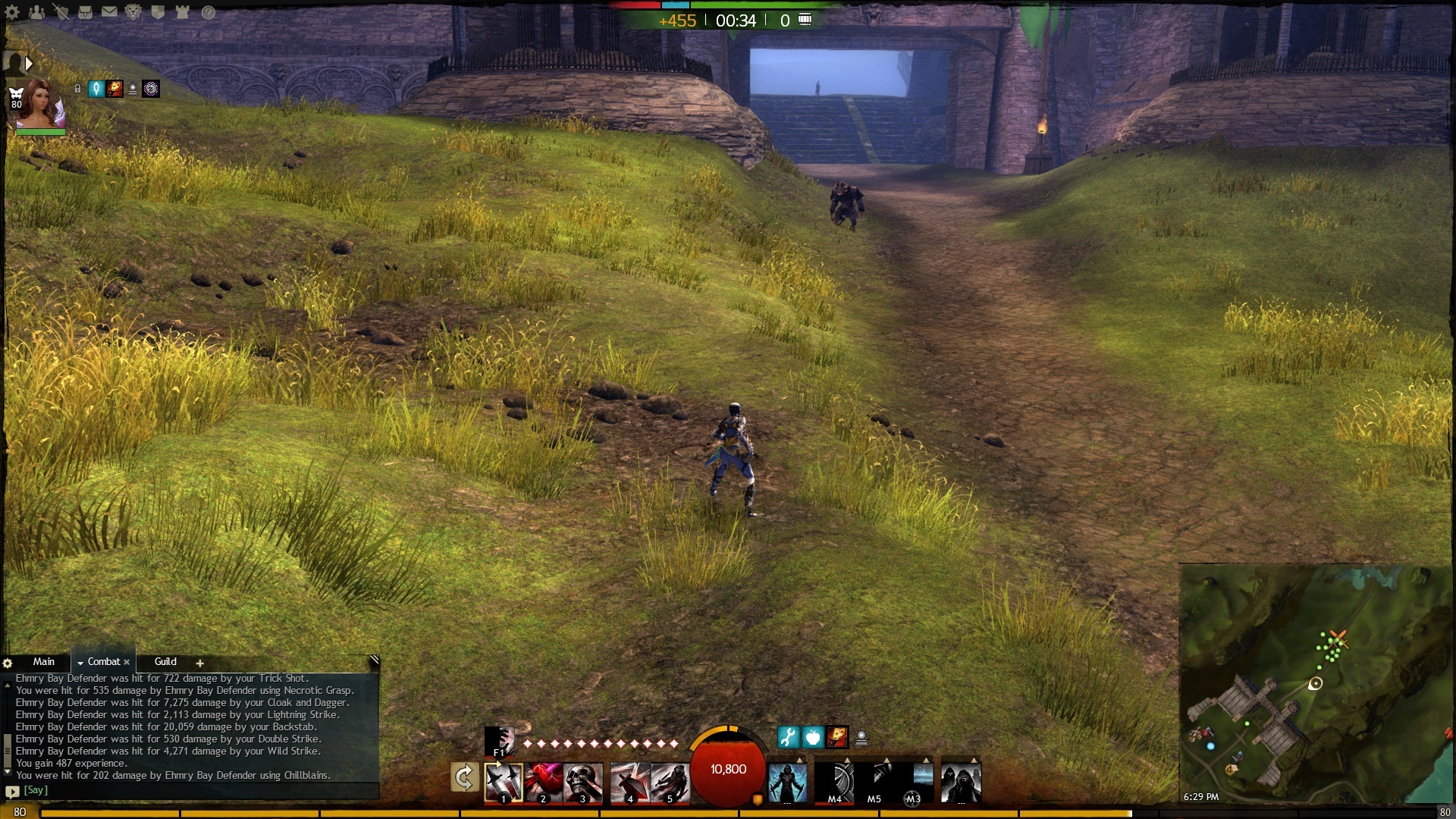This screenshot has height=819, width=1456.
Task: Add a new chat tab
Action: click(200, 664)
